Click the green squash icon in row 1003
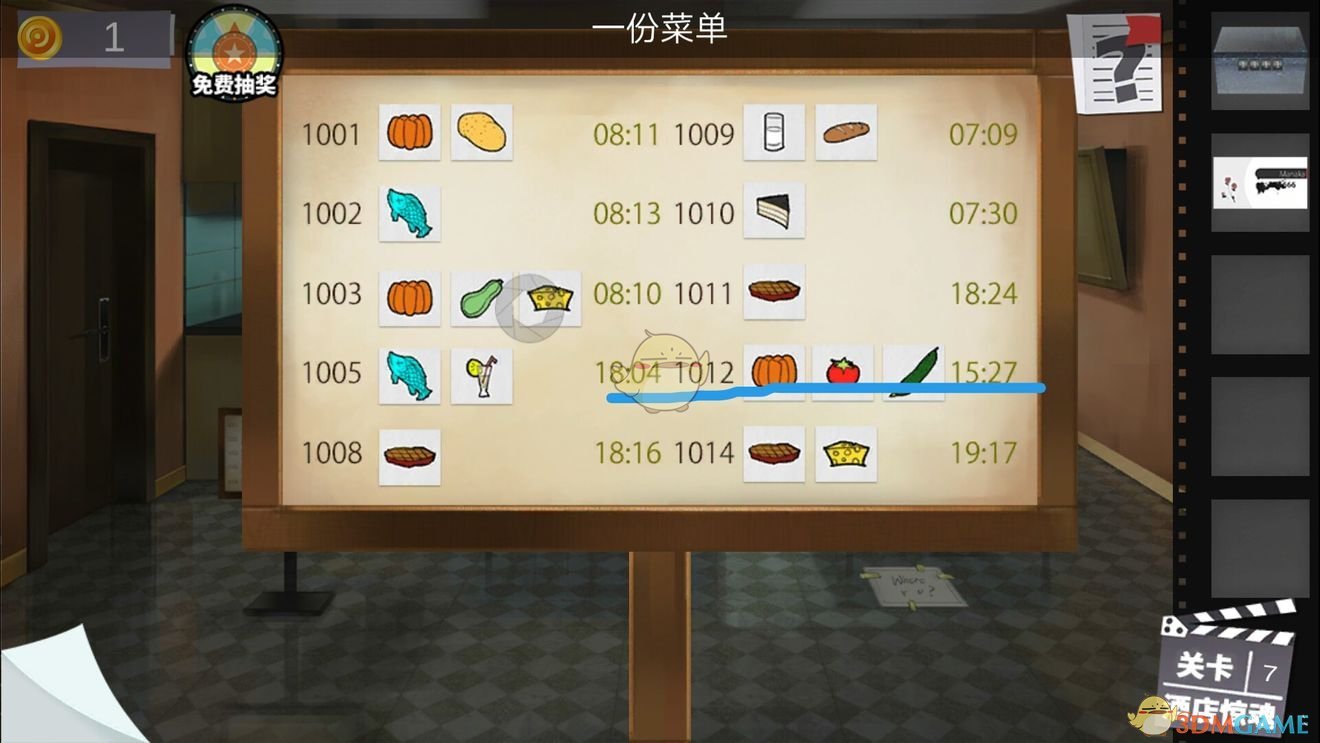Screen dimensions: 1320x743 (482, 295)
